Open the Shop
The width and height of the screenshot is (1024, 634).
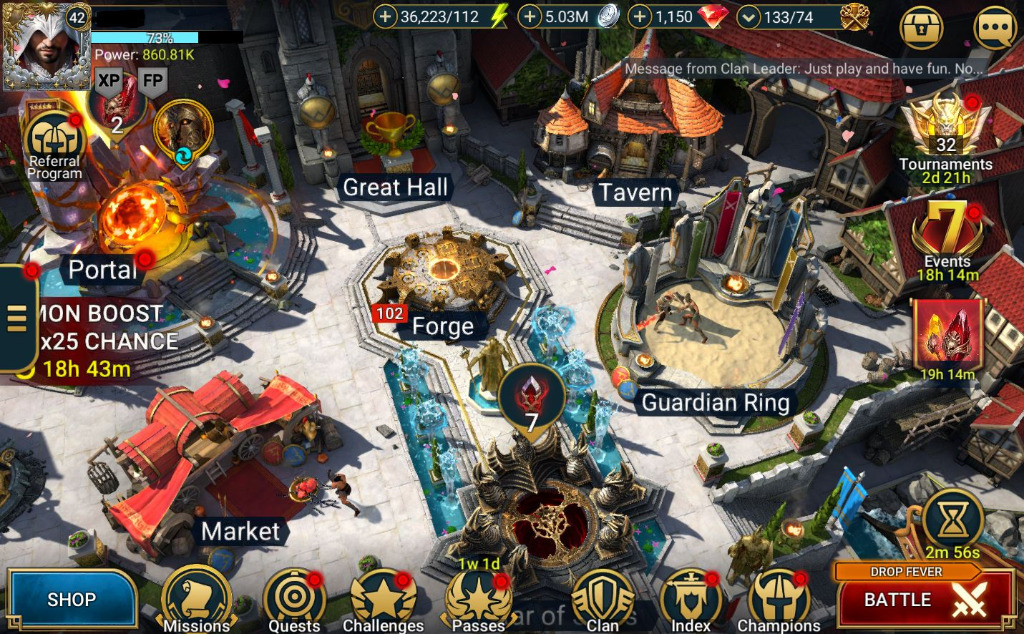pos(71,600)
